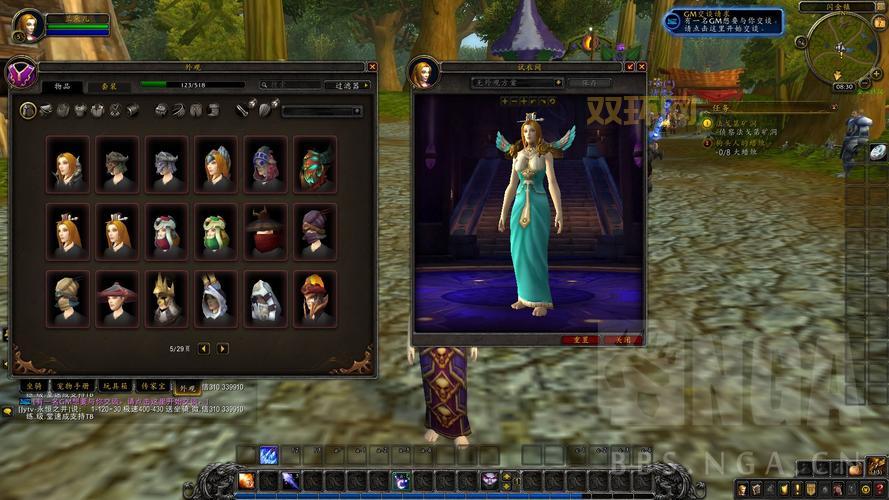Go to the next appearance page
Viewport: 889px width, 500px height.
[x=223, y=348]
